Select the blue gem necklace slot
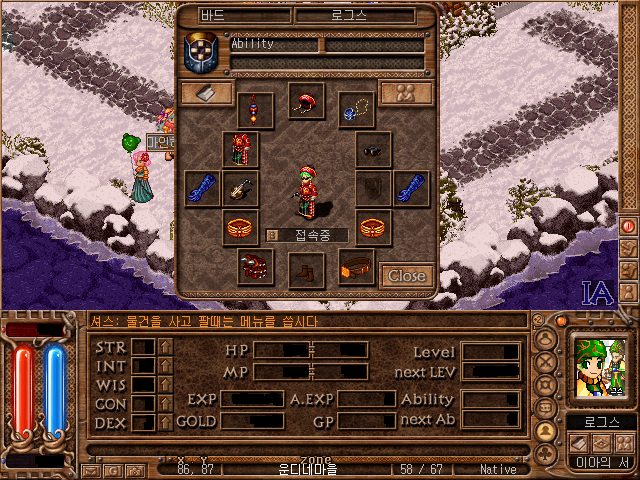 [355, 109]
